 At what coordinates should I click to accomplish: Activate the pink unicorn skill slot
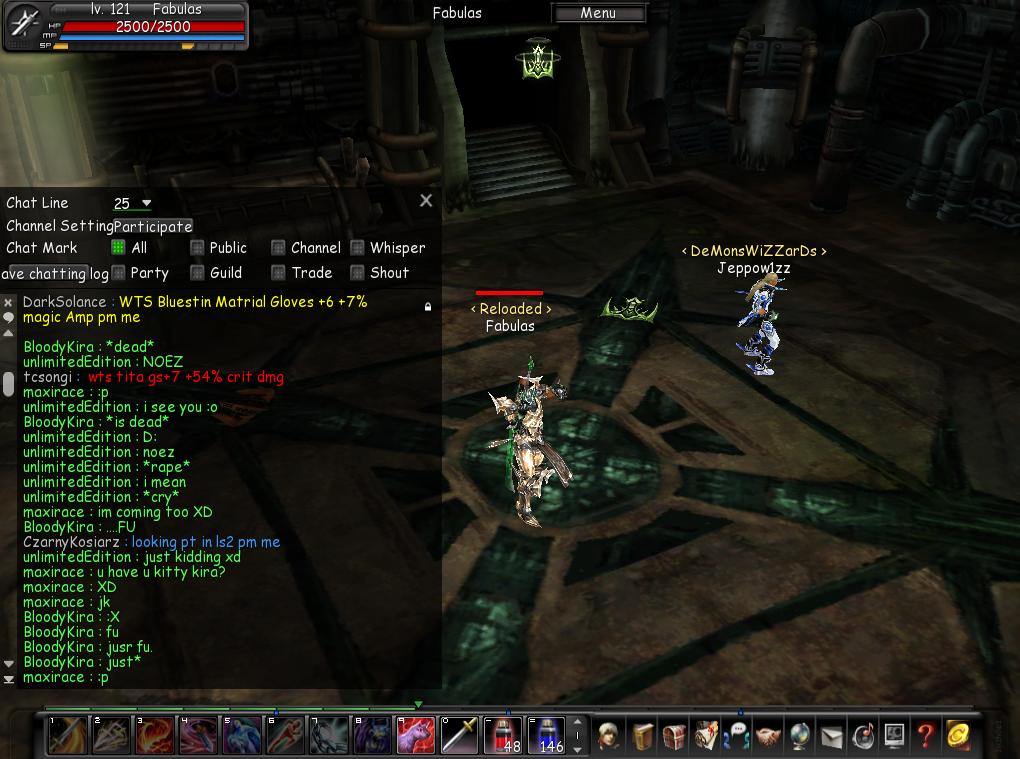(416, 735)
